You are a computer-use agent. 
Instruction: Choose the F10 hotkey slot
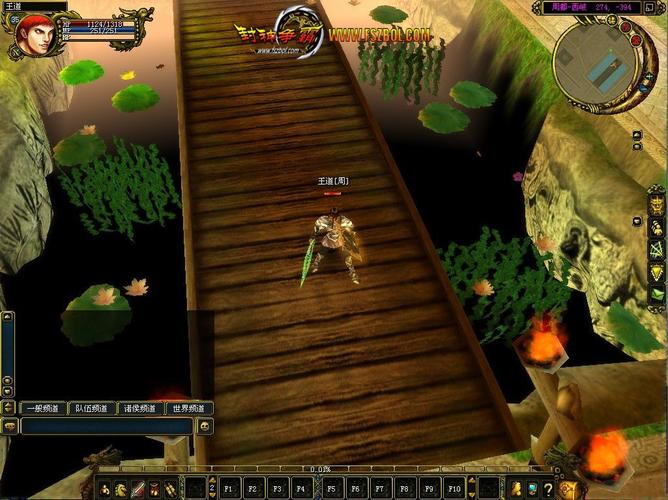pyautogui.click(x=454, y=489)
